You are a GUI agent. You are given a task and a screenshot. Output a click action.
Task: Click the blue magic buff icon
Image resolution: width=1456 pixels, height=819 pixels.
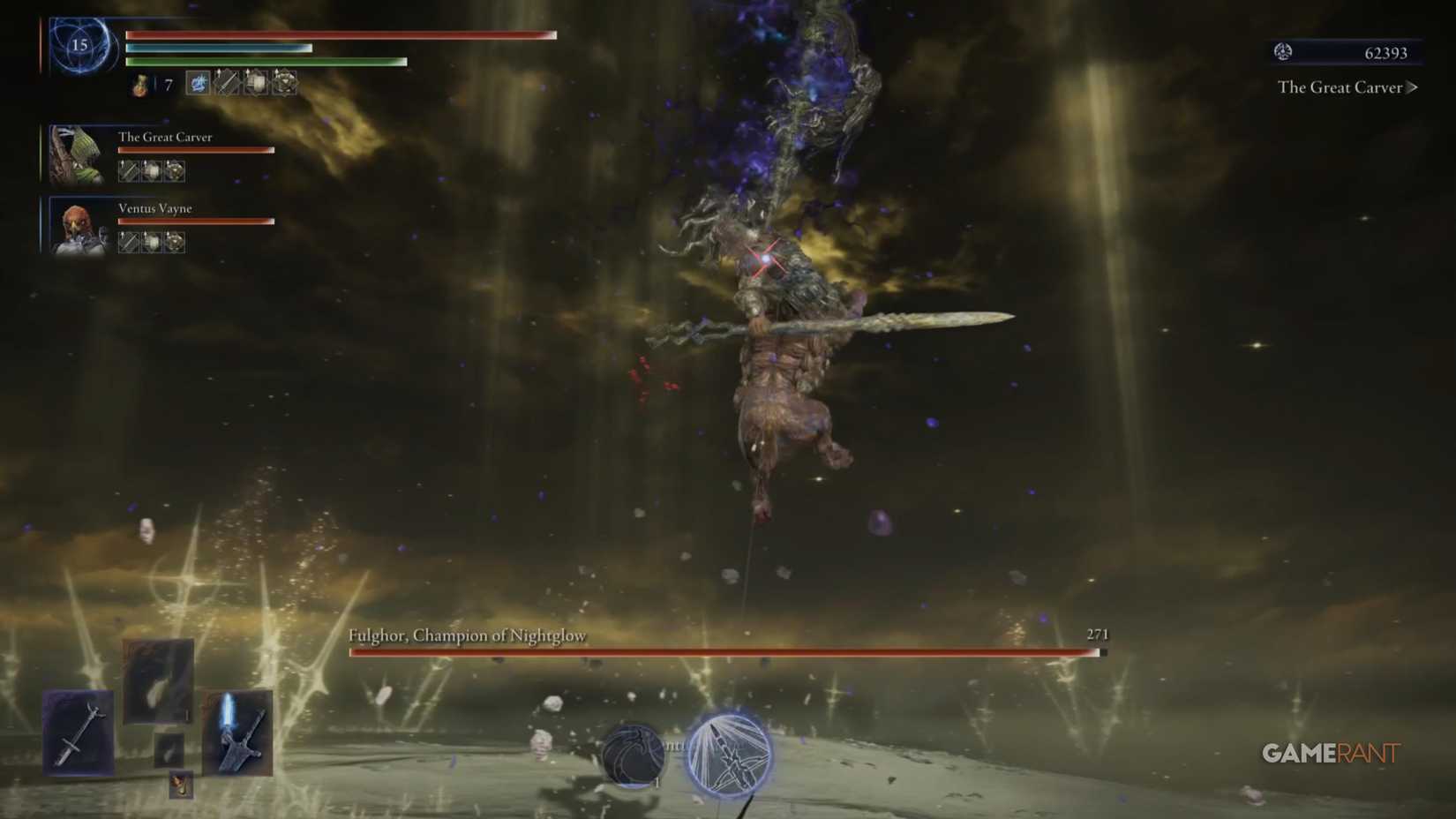pyautogui.click(x=198, y=85)
